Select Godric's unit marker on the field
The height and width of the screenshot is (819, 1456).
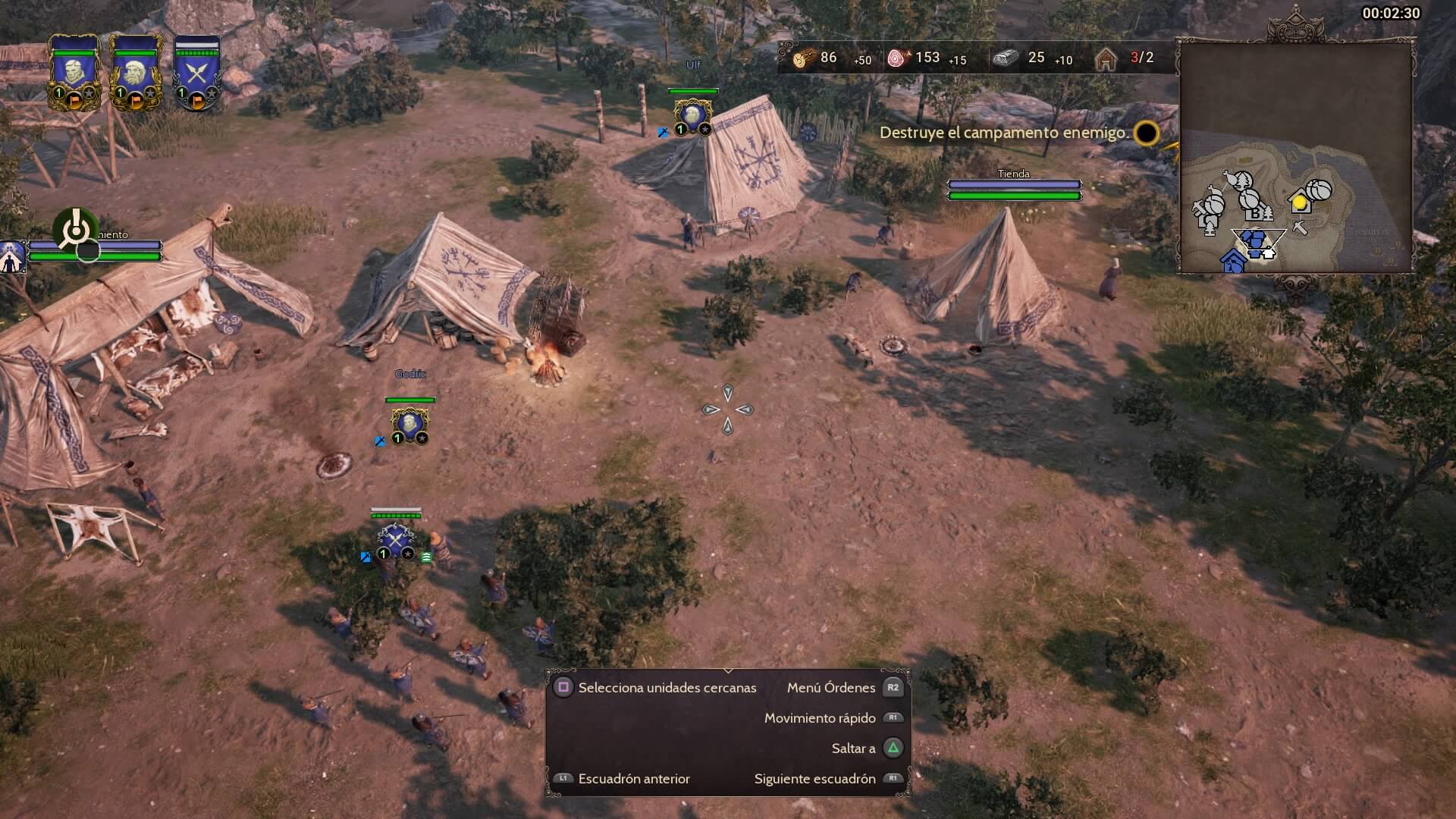click(409, 423)
